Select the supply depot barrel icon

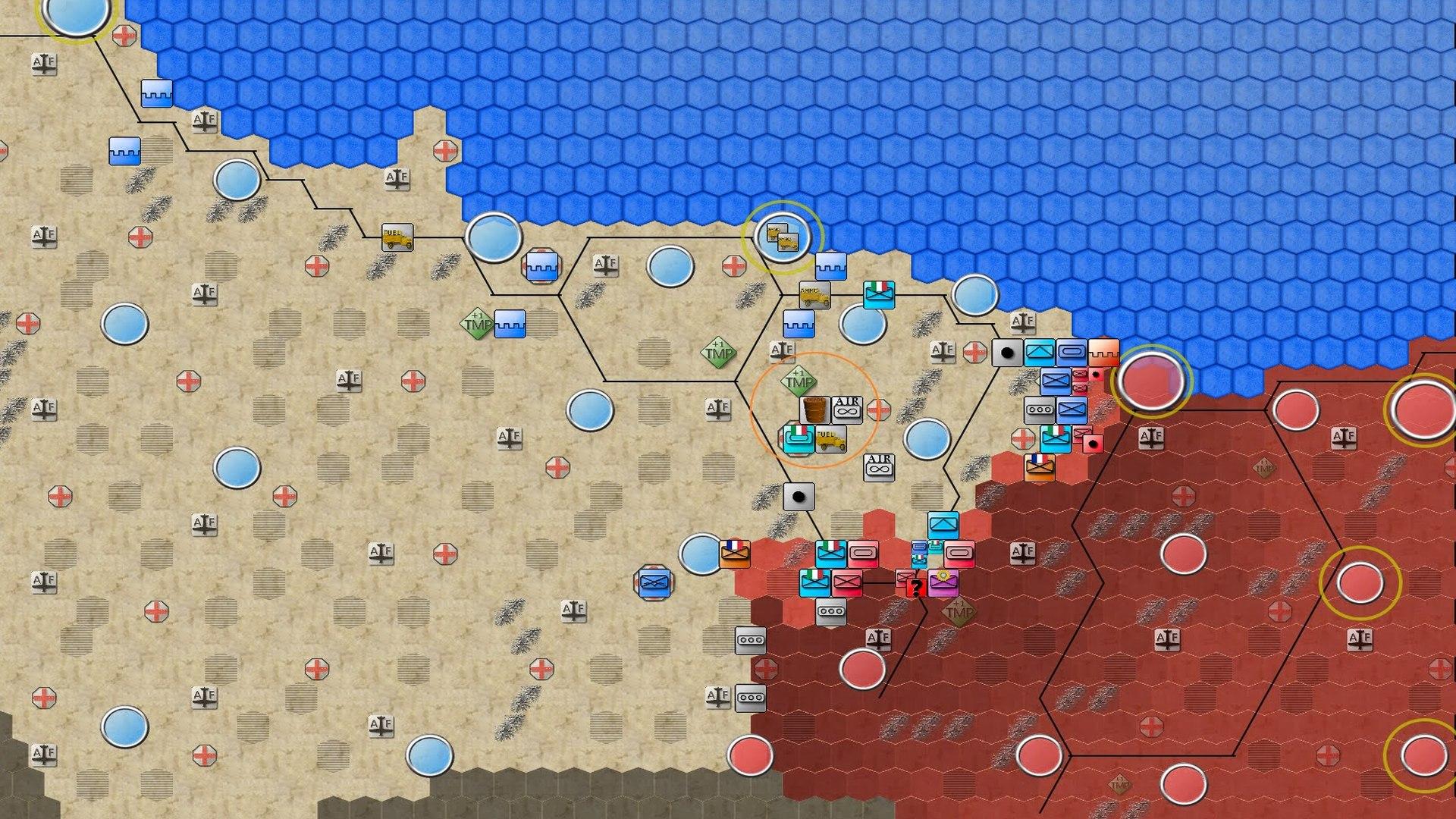(814, 409)
